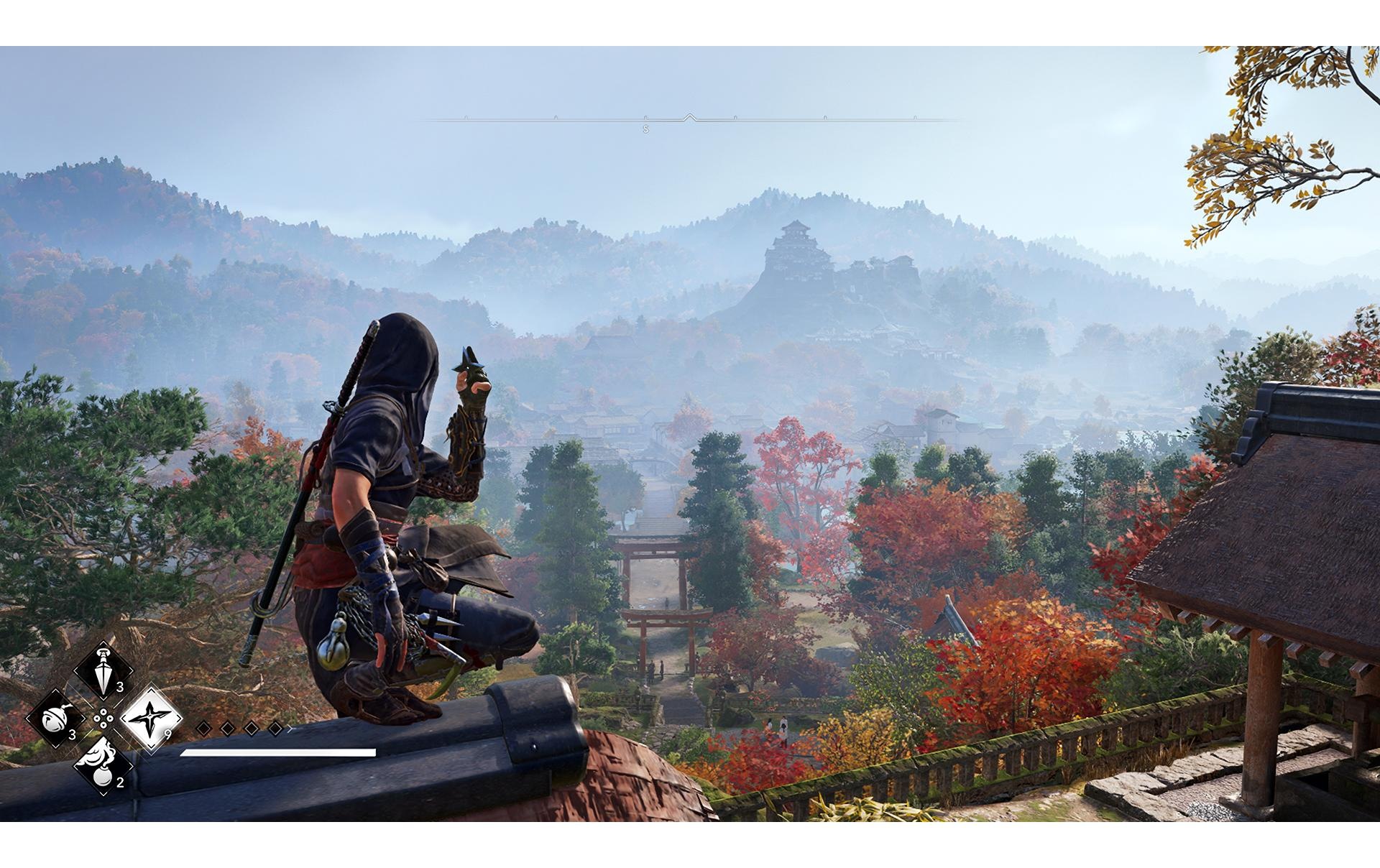Select the equipped shuriken tool
1380x868 pixels.
tap(150, 719)
